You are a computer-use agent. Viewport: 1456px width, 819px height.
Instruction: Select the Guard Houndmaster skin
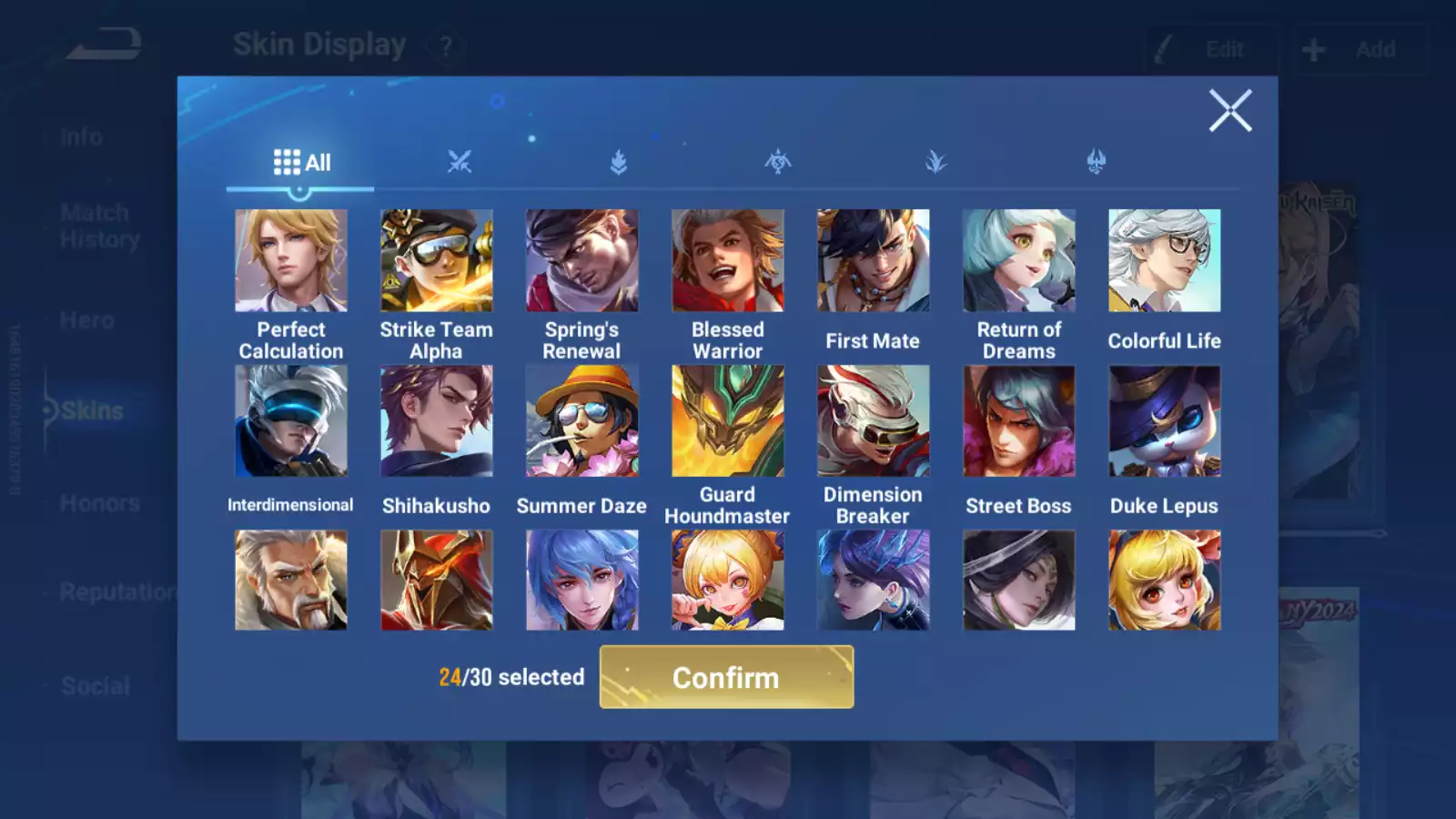pos(727,420)
